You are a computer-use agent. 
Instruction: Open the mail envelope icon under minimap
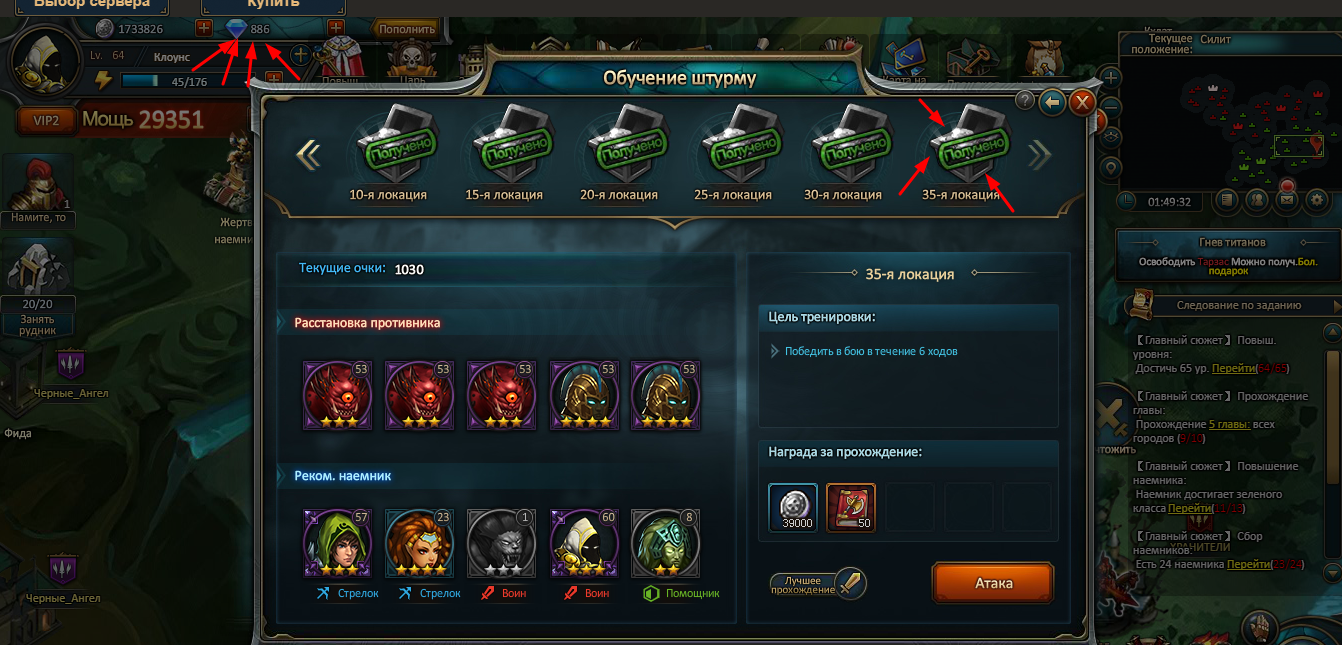[x=1286, y=200]
